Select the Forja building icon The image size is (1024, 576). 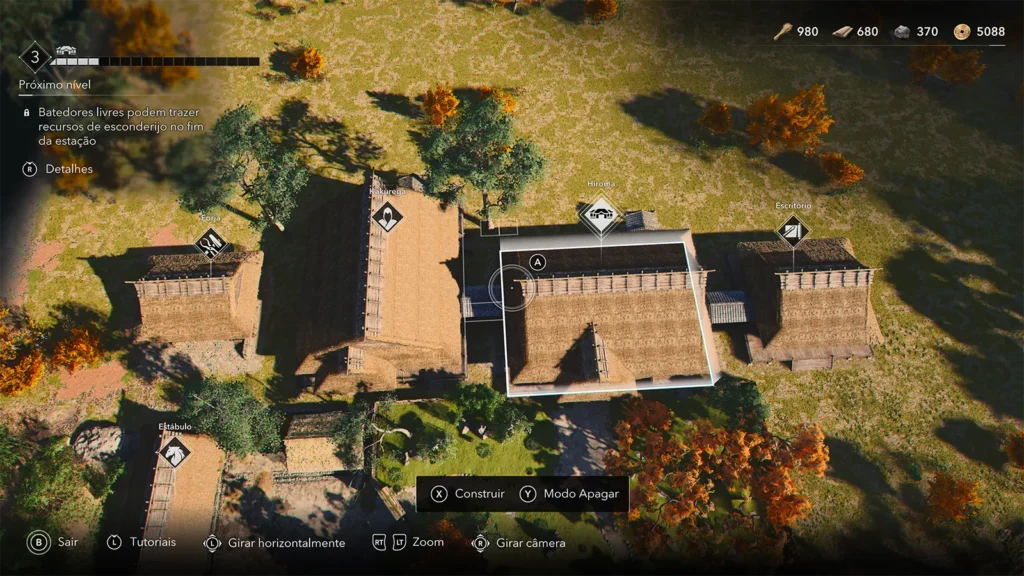click(211, 243)
